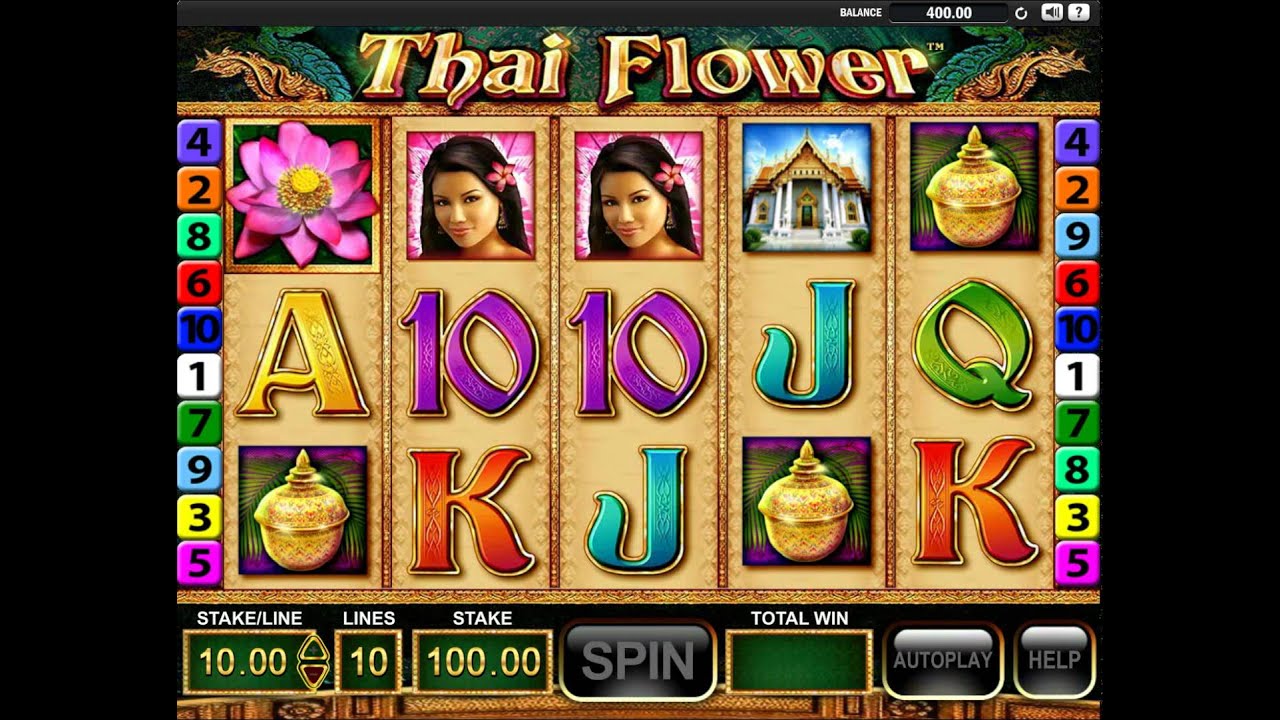Screen dimensions: 1280x720
Task: Spin the reels with the SPIN button
Action: (x=638, y=661)
